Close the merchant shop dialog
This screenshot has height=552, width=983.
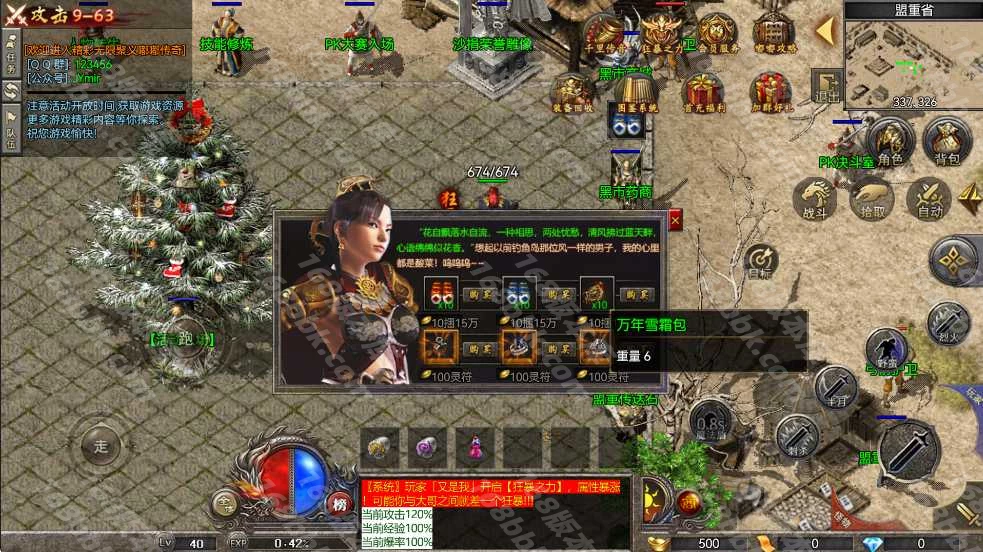[x=675, y=220]
